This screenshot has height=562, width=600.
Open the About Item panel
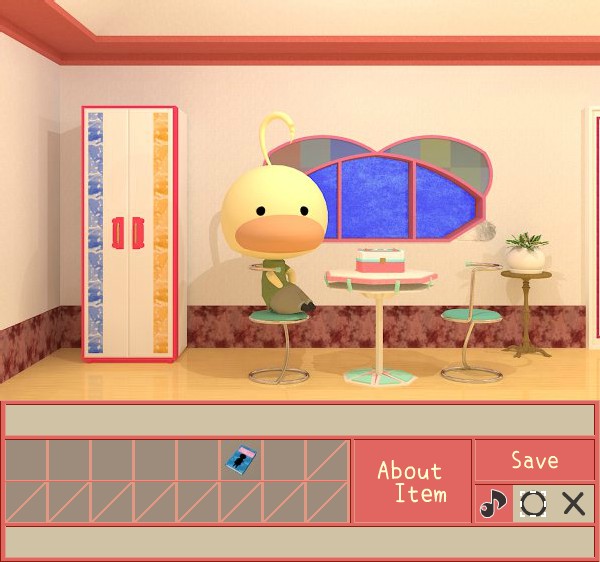411,481
